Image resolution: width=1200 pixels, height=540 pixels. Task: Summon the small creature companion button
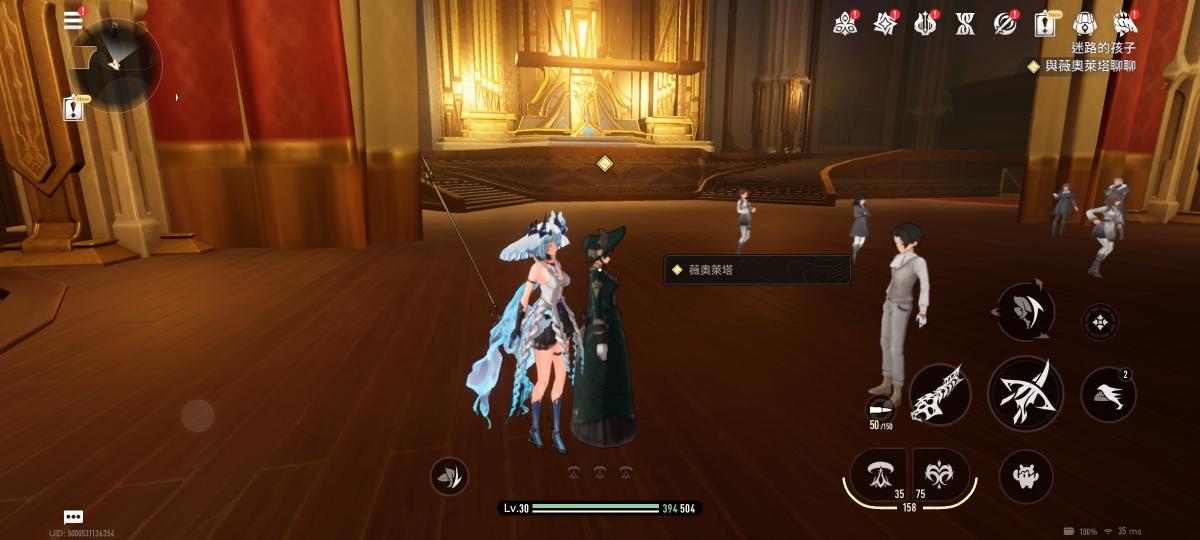click(1025, 476)
